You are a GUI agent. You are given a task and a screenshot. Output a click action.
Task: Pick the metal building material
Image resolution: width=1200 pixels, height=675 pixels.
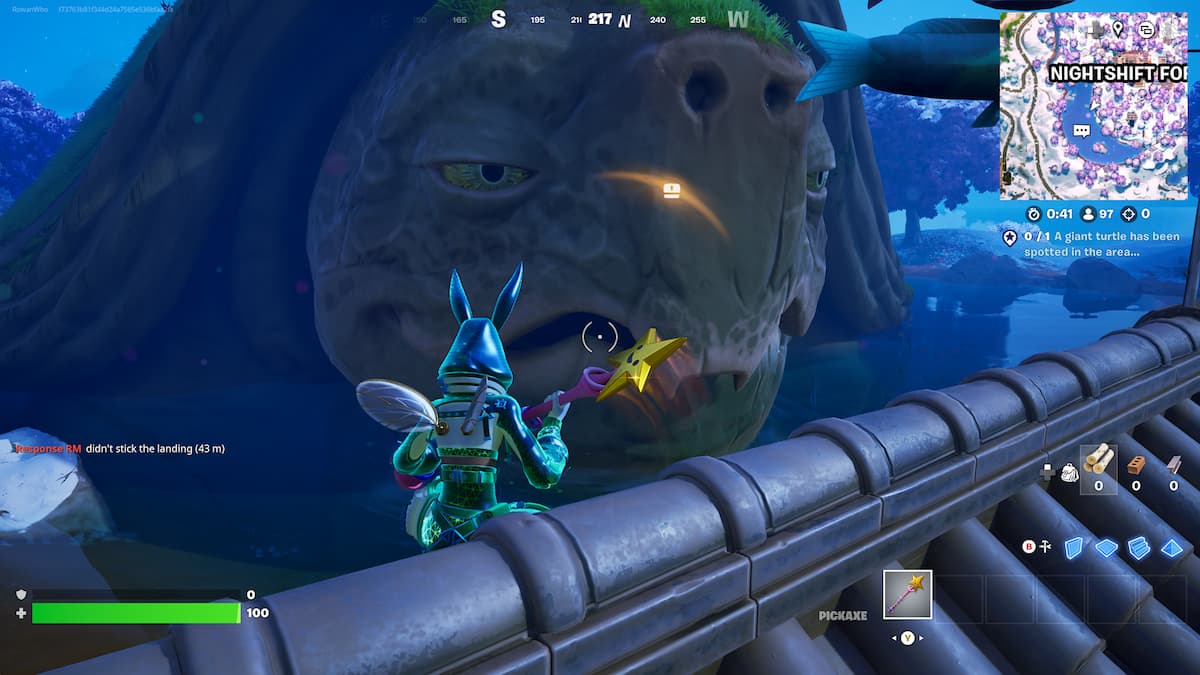(1173, 464)
